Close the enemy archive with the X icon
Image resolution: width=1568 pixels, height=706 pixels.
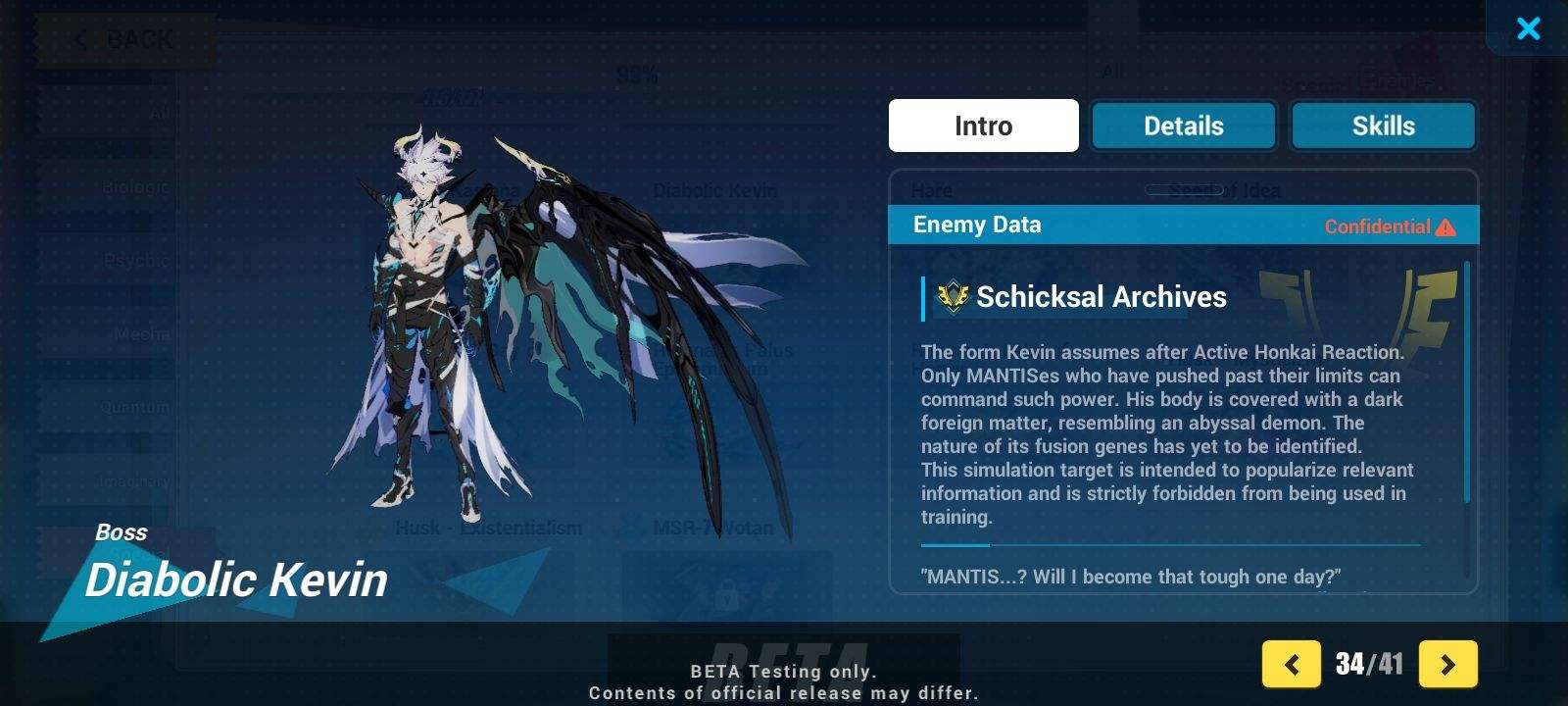(x=1529, y=28)
